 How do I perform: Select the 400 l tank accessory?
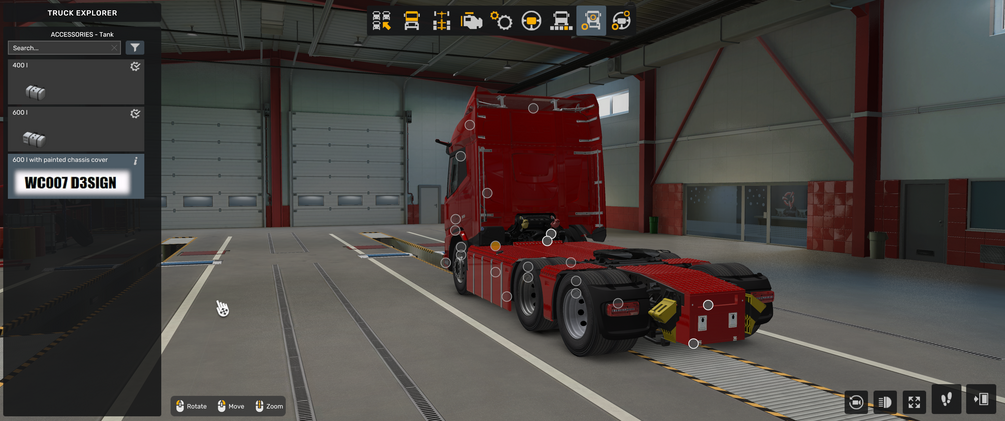click(75, 82)
